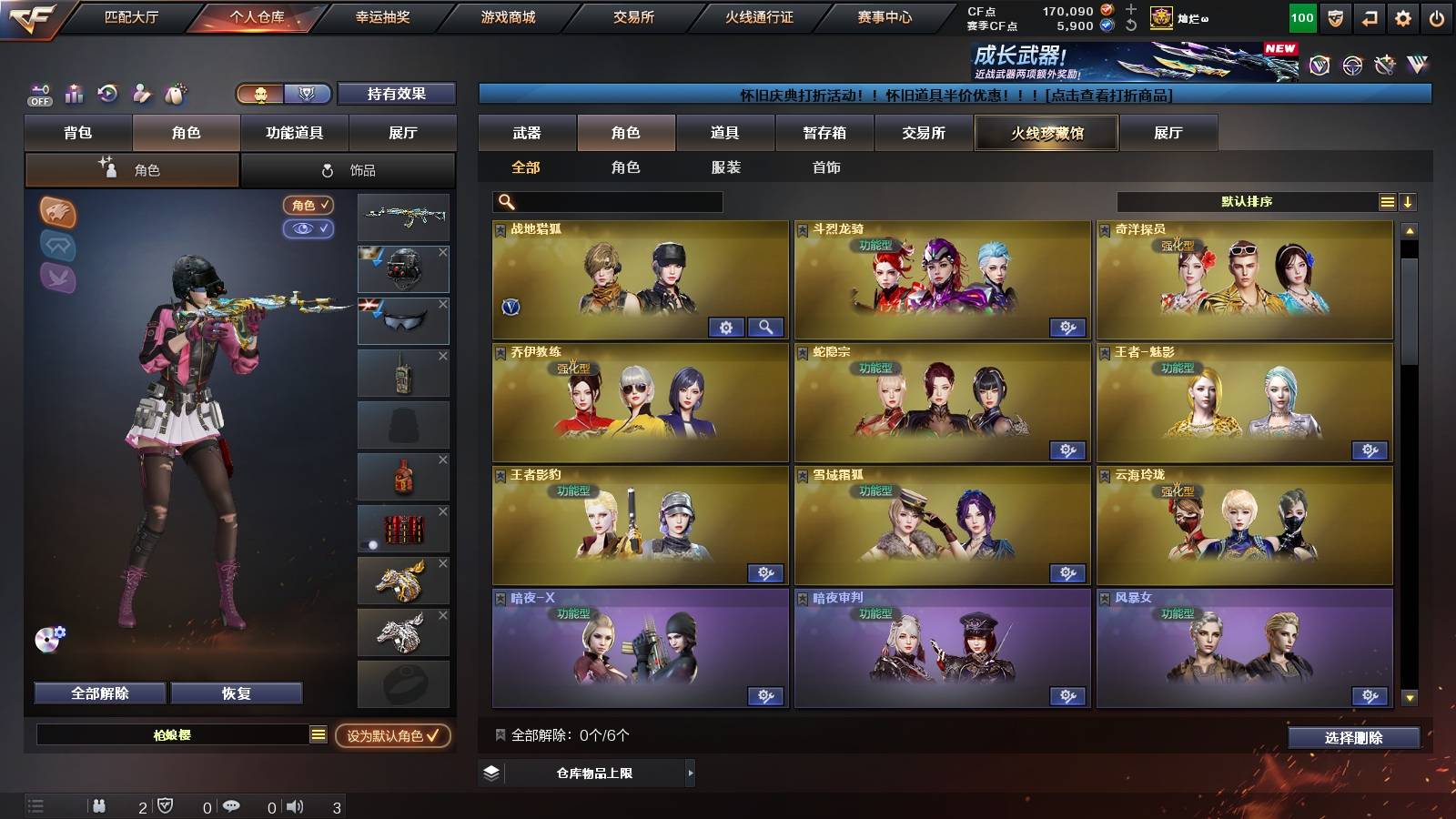Open the menu beside the 枪娘樱 name field

click(317, 735)
